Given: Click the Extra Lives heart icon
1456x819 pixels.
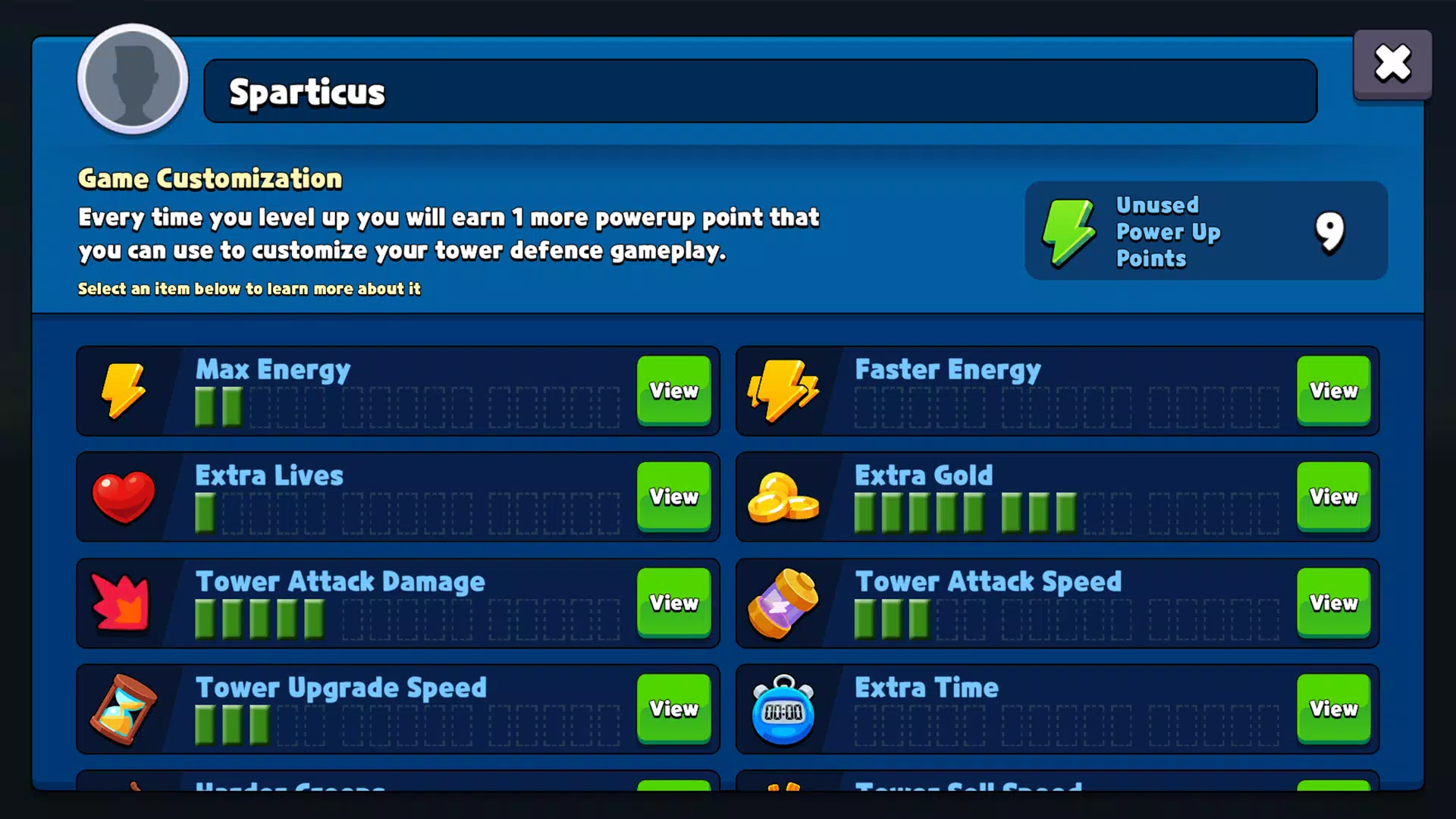Looking at the screenshot, I should [x=123, y=497].
